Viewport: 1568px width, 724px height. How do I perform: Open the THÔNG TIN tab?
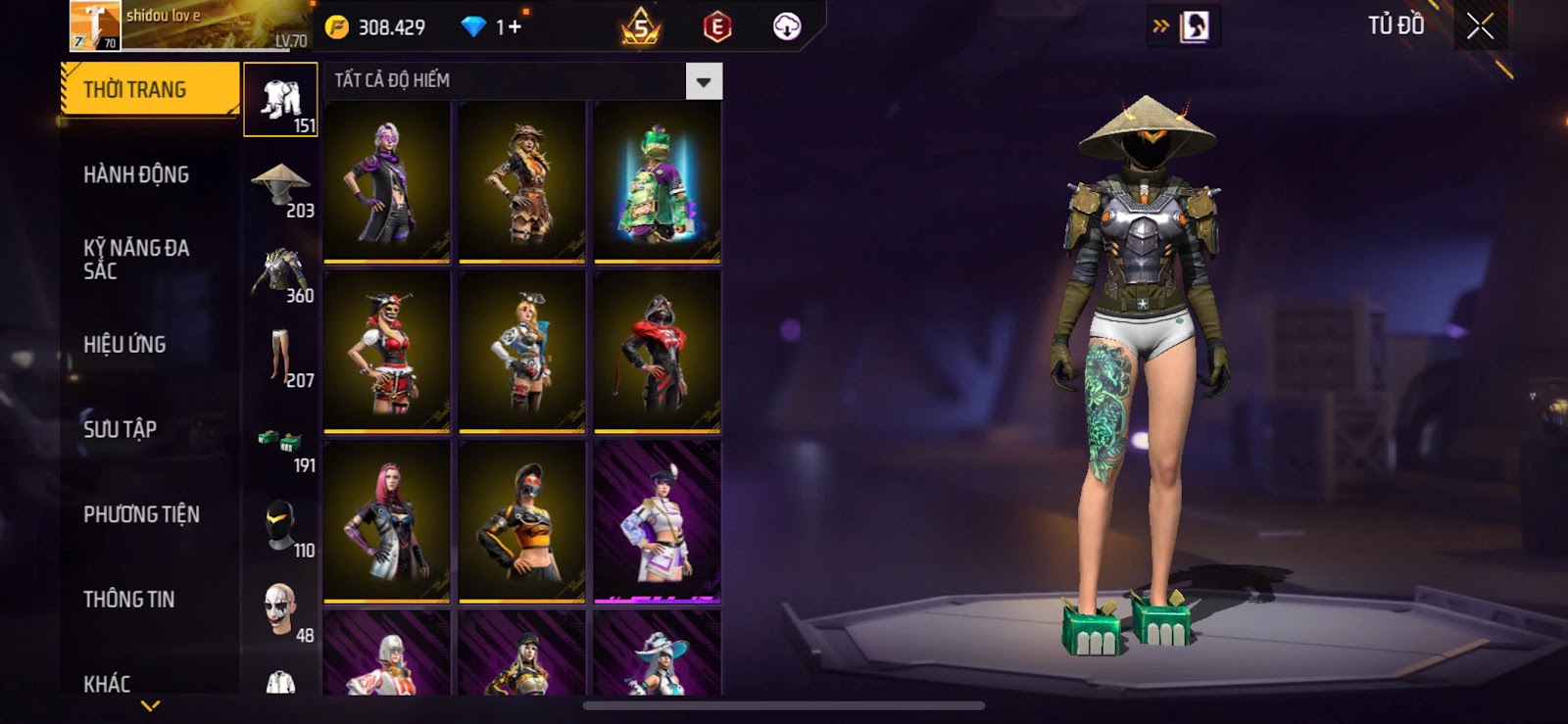128,600
